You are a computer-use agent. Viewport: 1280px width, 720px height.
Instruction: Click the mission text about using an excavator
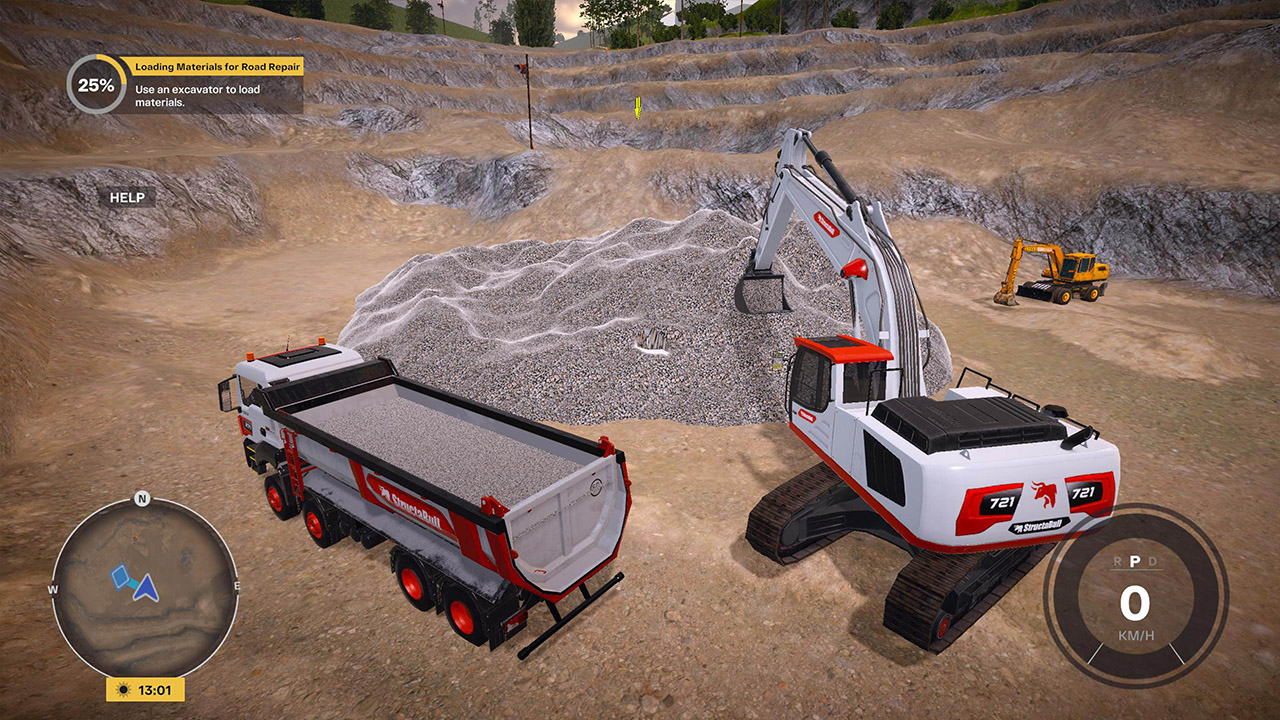pos(200,95)
